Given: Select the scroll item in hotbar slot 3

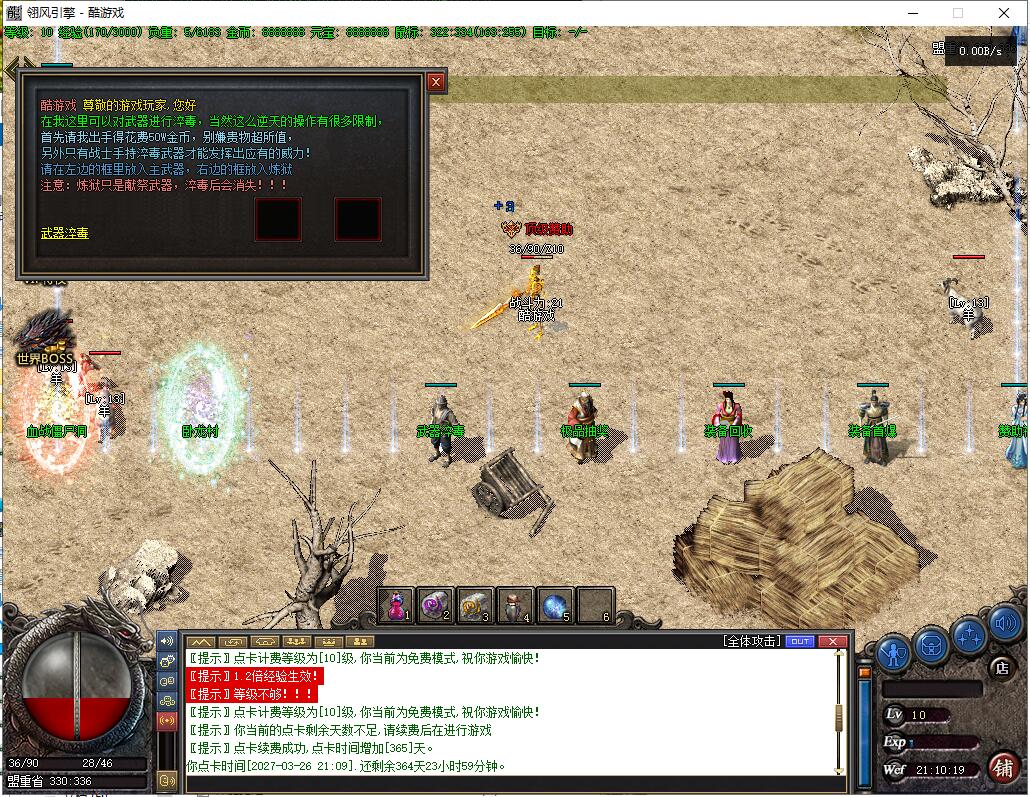Looking at the screenshot, I should coord(476,605).
